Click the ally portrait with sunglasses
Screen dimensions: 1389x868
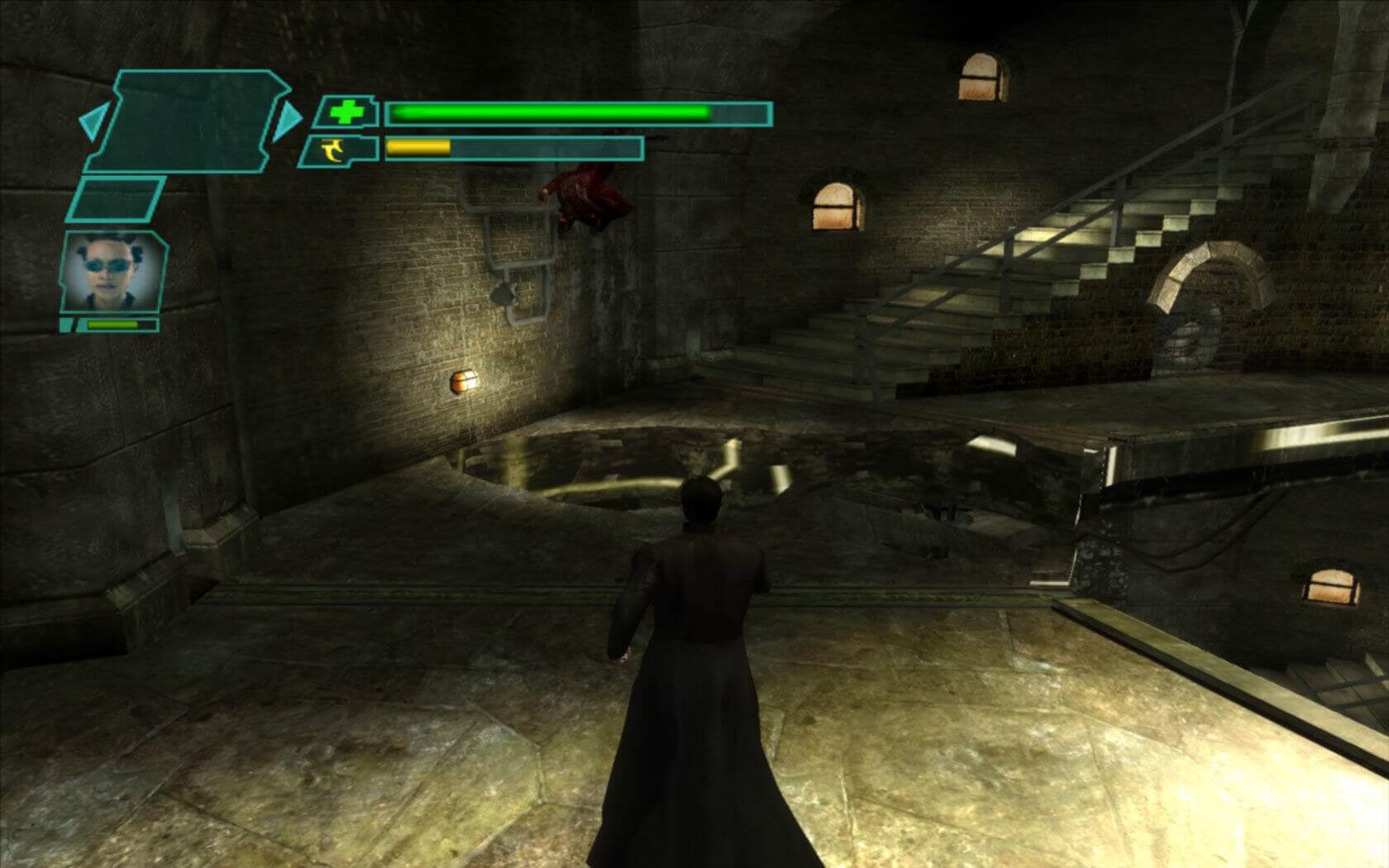(x=113, y=270)
